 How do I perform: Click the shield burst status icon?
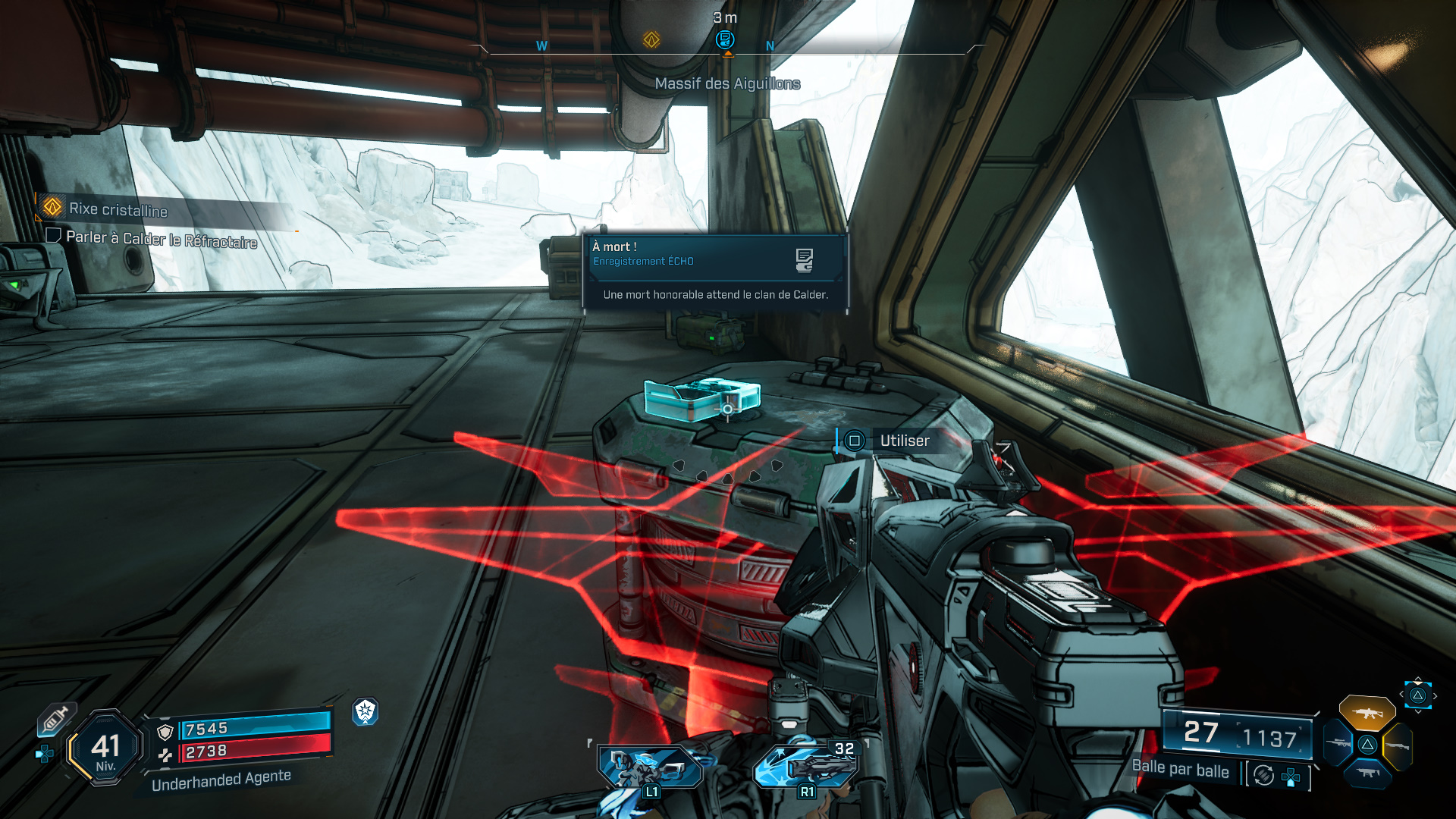366,711
